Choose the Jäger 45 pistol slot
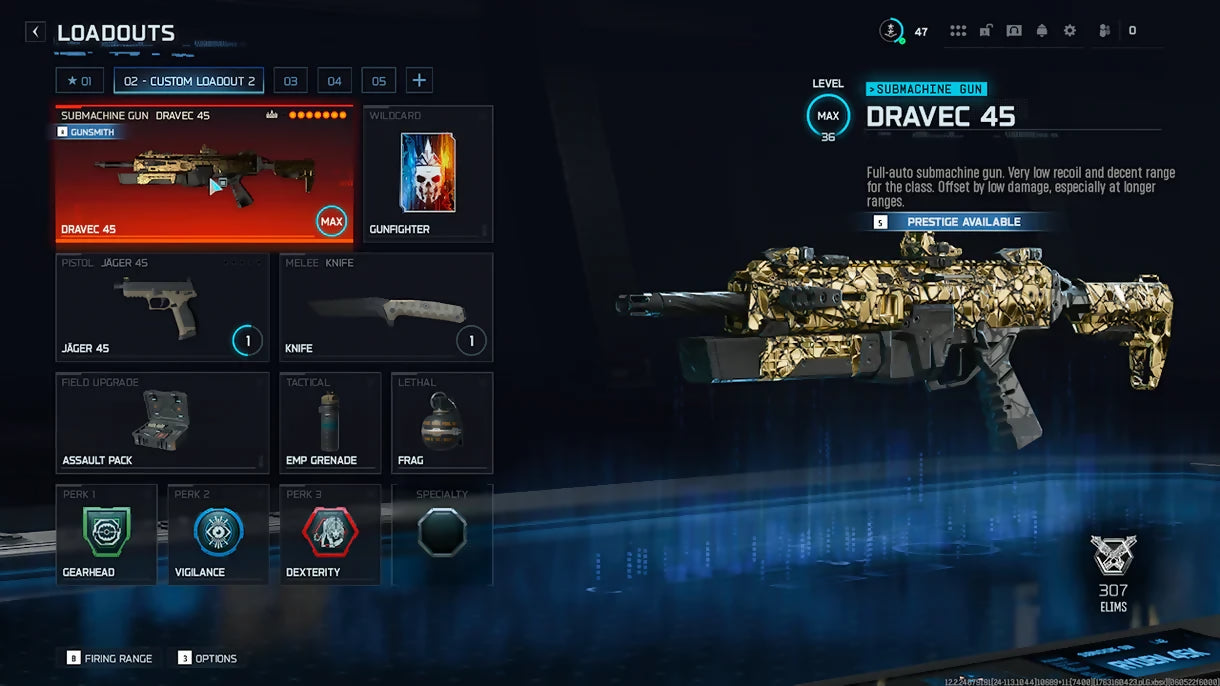 coord(162,307)
